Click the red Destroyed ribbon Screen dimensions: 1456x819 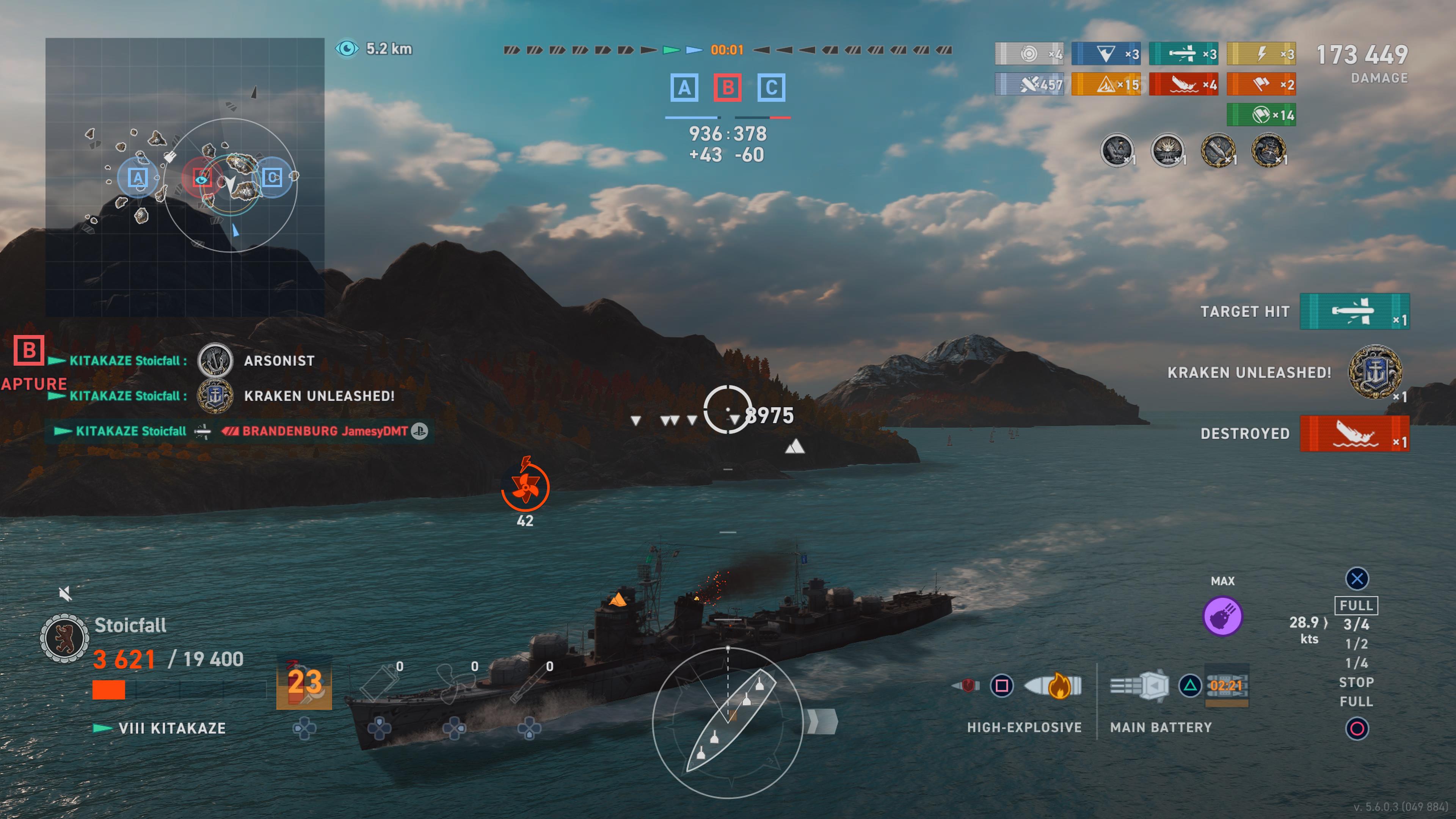(1354, 433)
